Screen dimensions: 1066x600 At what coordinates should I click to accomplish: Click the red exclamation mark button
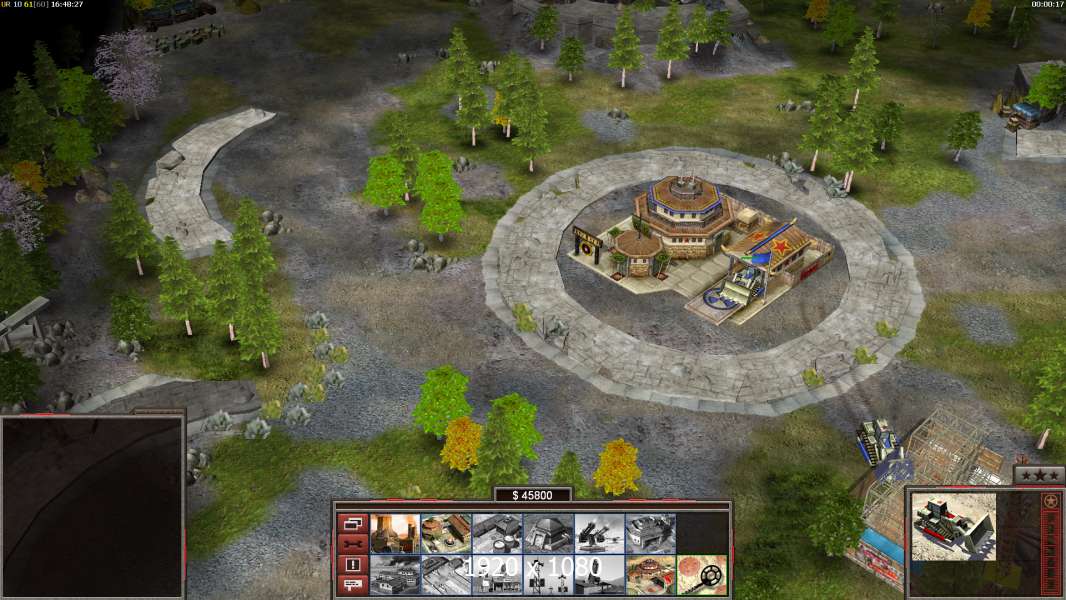(x=352, y=564)
